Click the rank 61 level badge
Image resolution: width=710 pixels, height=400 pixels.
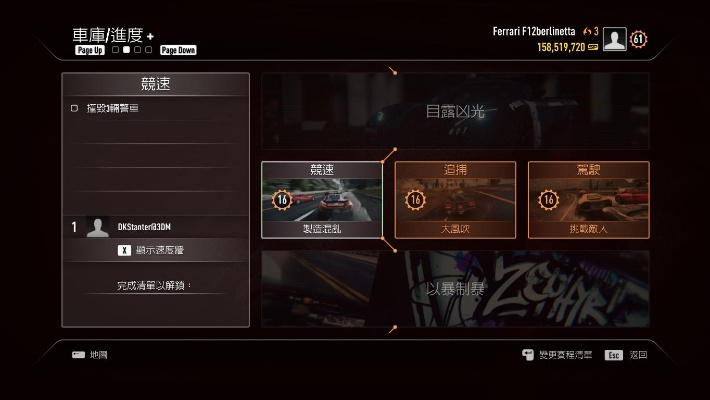pos(639,39)
